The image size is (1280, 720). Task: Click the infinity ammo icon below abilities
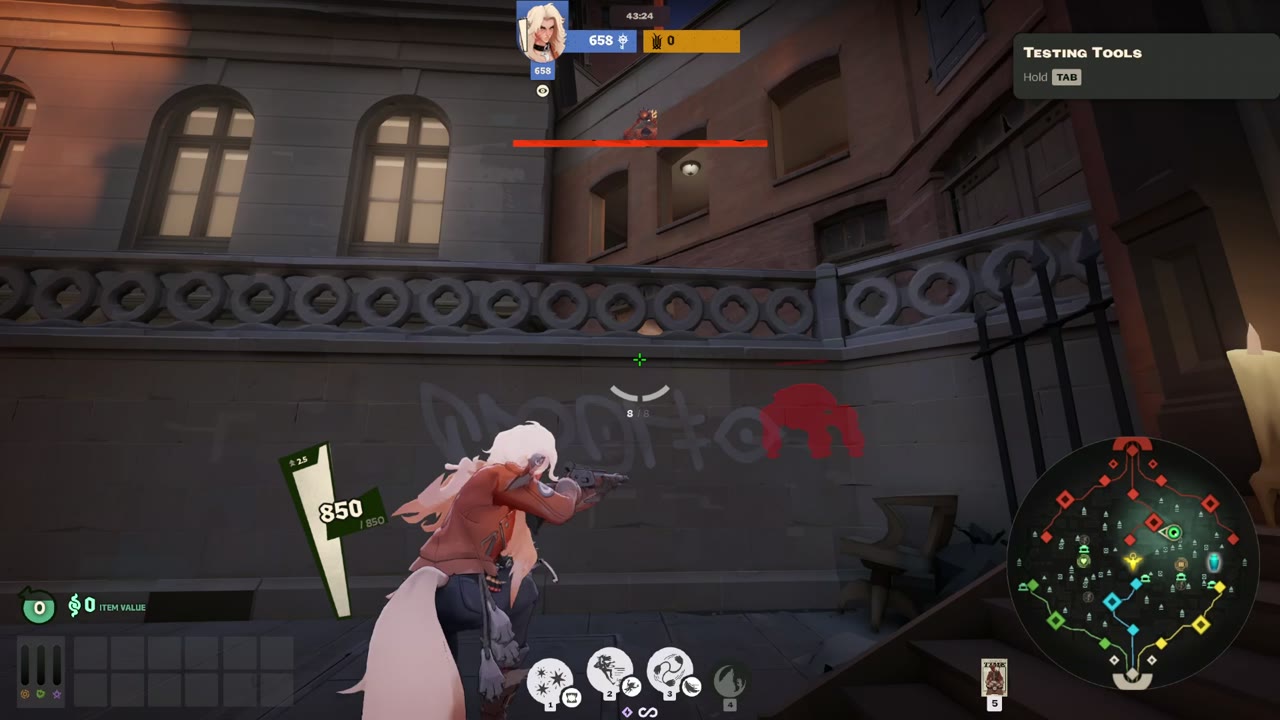(x=647, y=712)
